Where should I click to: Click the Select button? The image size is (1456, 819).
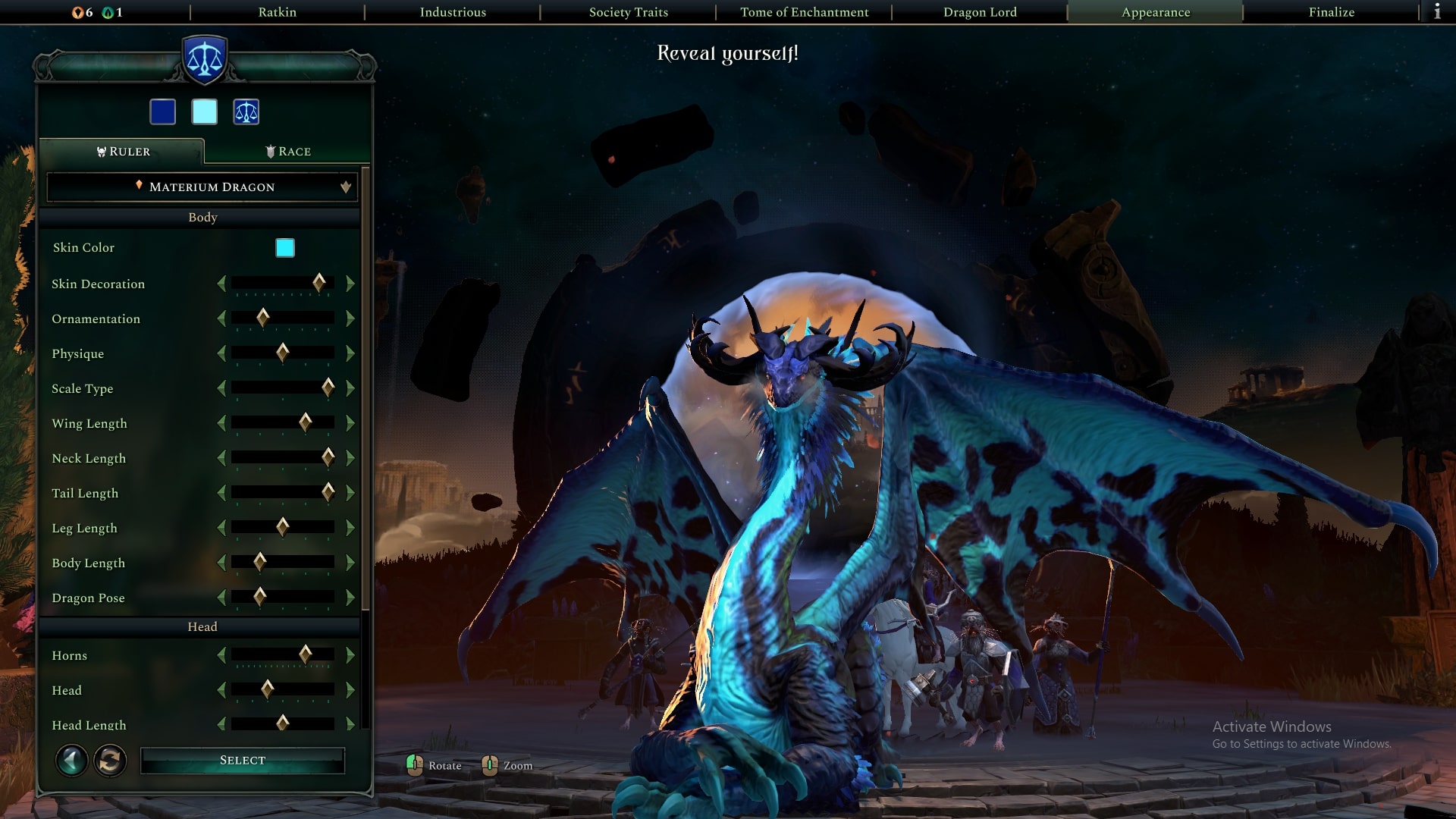click(243, 760)
